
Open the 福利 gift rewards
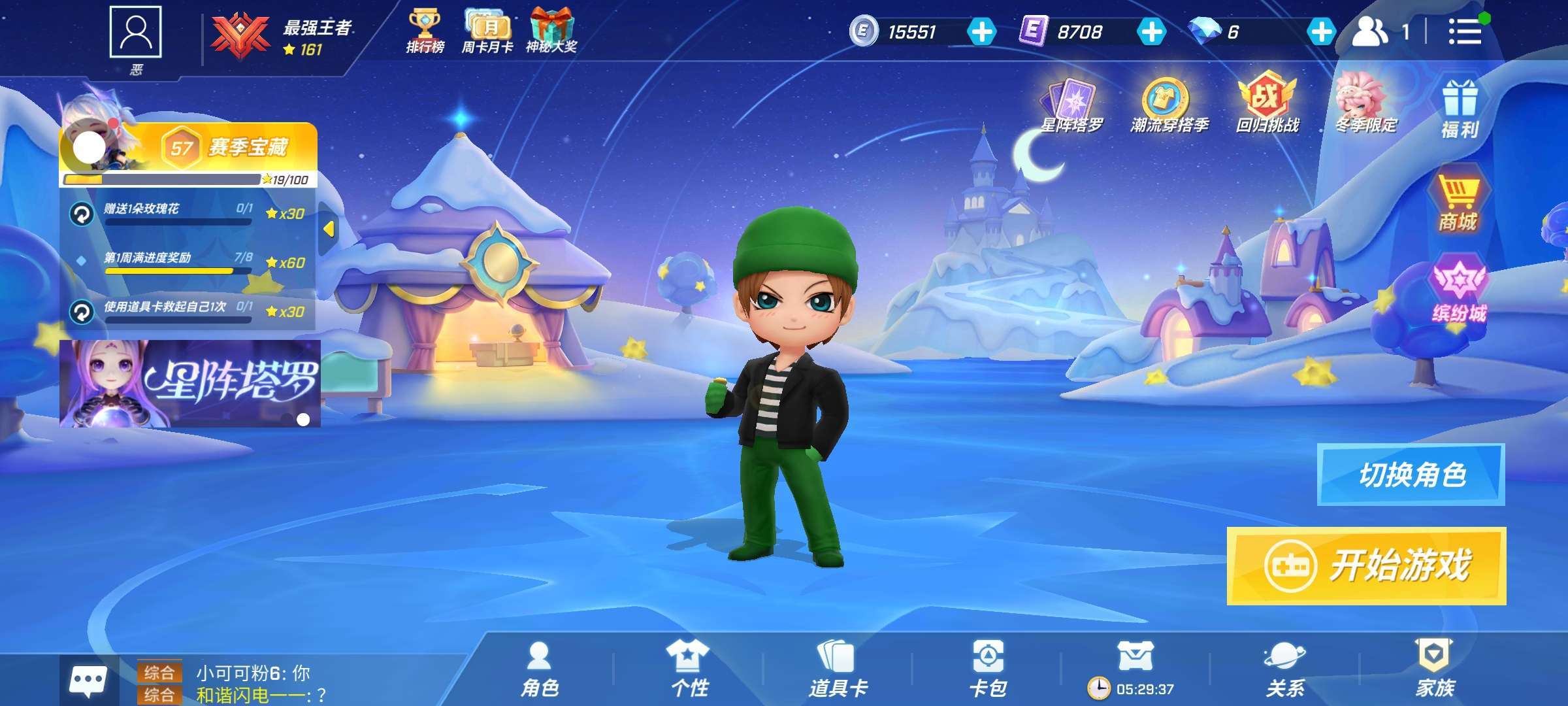[x=1460, y=110]
